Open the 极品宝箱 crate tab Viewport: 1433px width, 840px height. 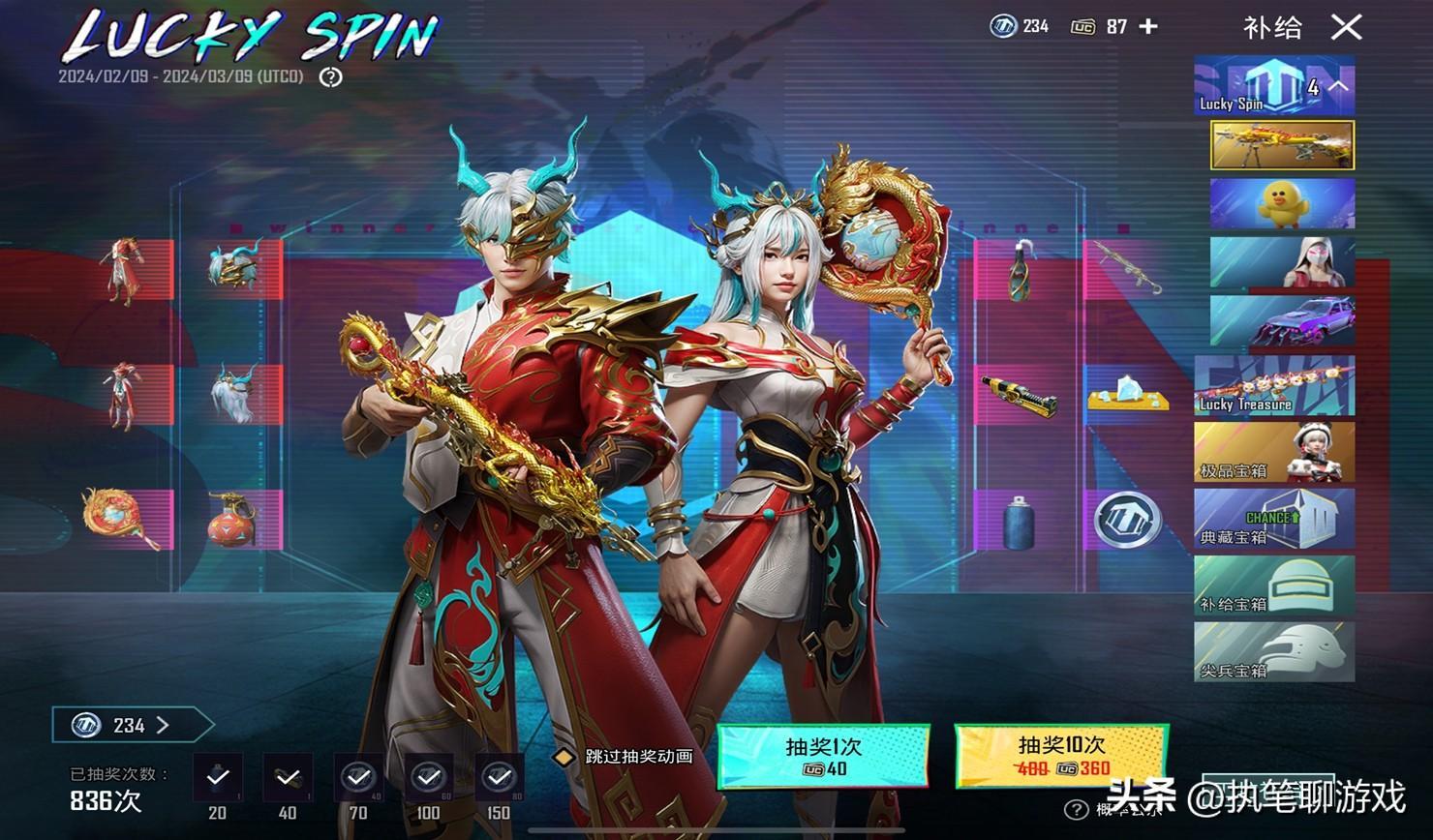pyautogui.click(x=1274, y=452)
